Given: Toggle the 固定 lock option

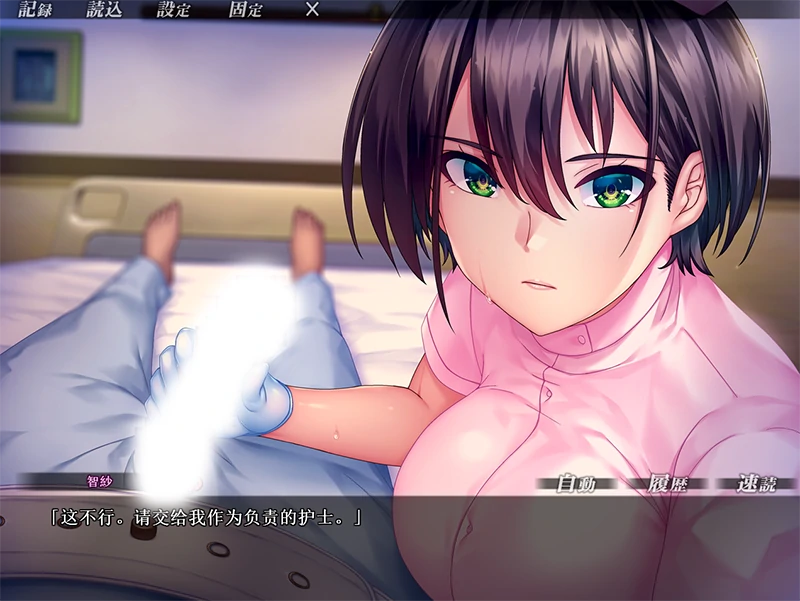Looking at the screenshot, I should click(x=246, y=10).
